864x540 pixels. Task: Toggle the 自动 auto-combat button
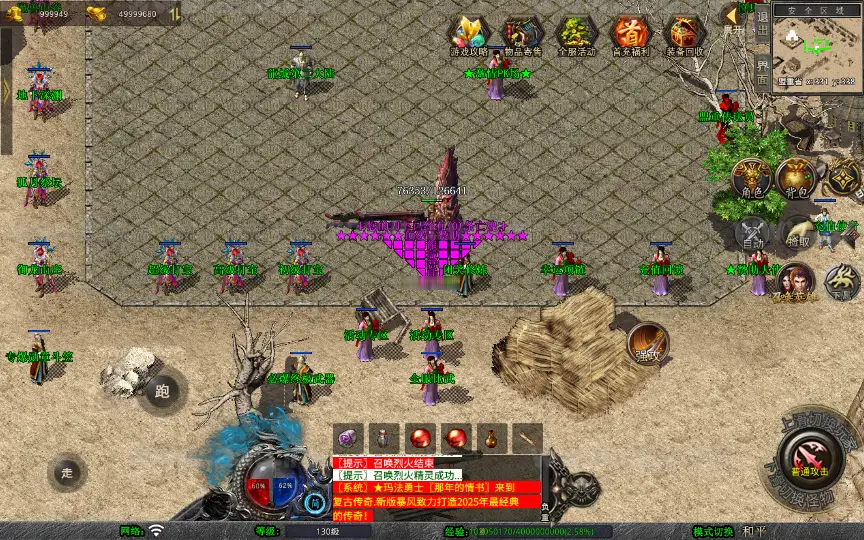(753, 231)
